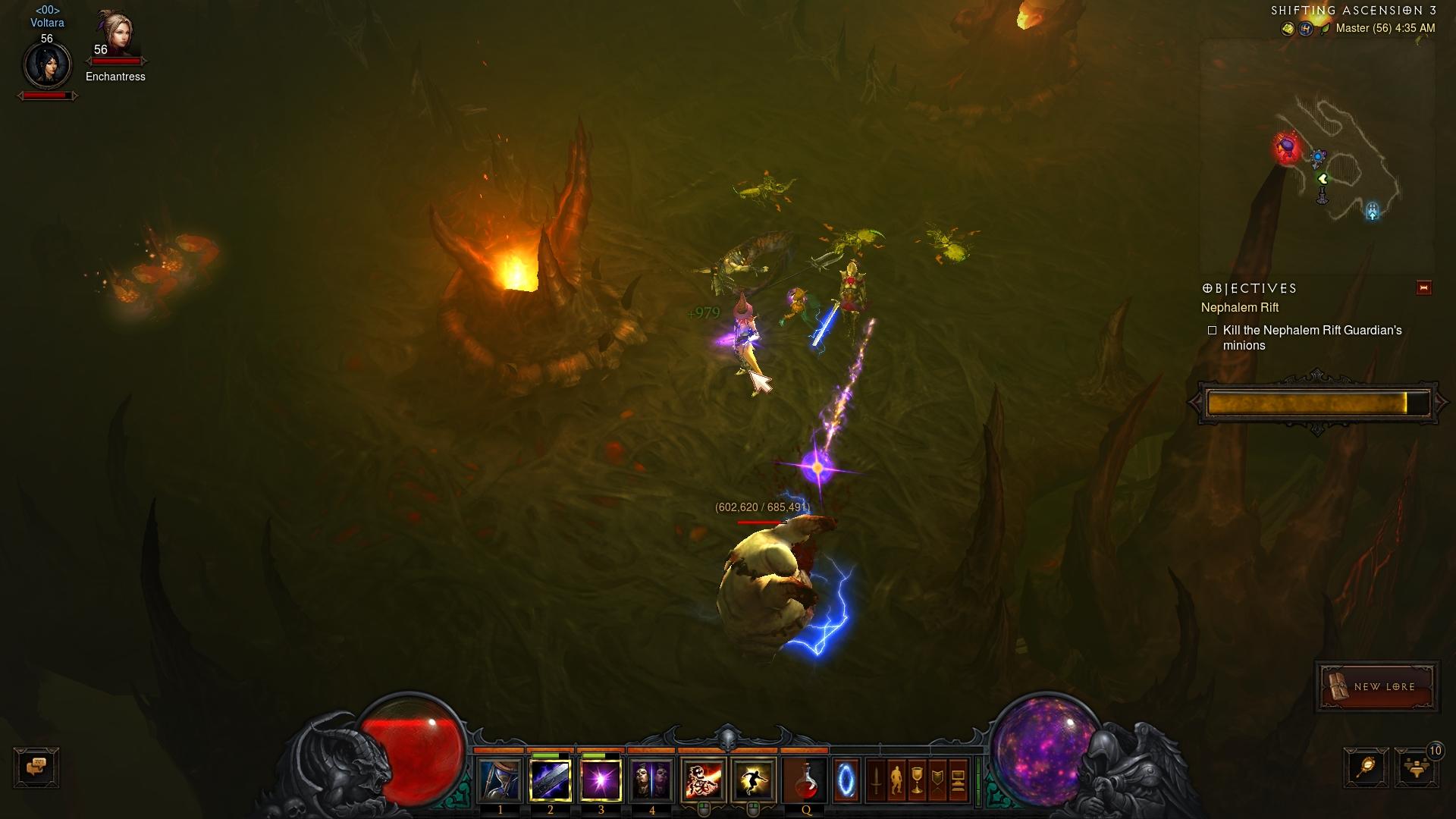This screenshot has height=819, width=1456.
Task: Cast the glowing blade skill in slot 2
Action: coord(551,780)
